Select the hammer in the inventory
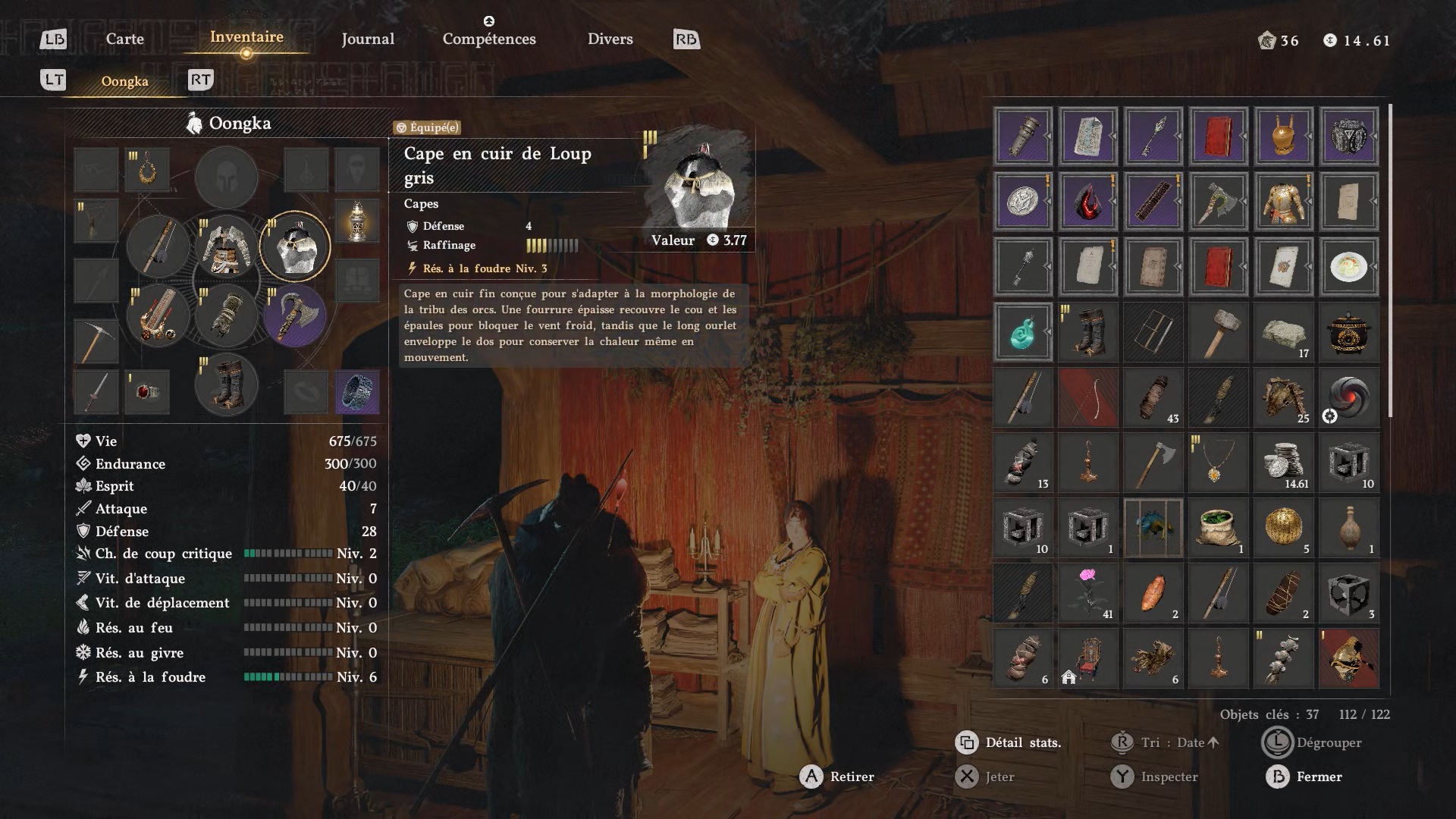Image resolution: width=1456 pixels, height=819 pixels. pos(1218,332)
